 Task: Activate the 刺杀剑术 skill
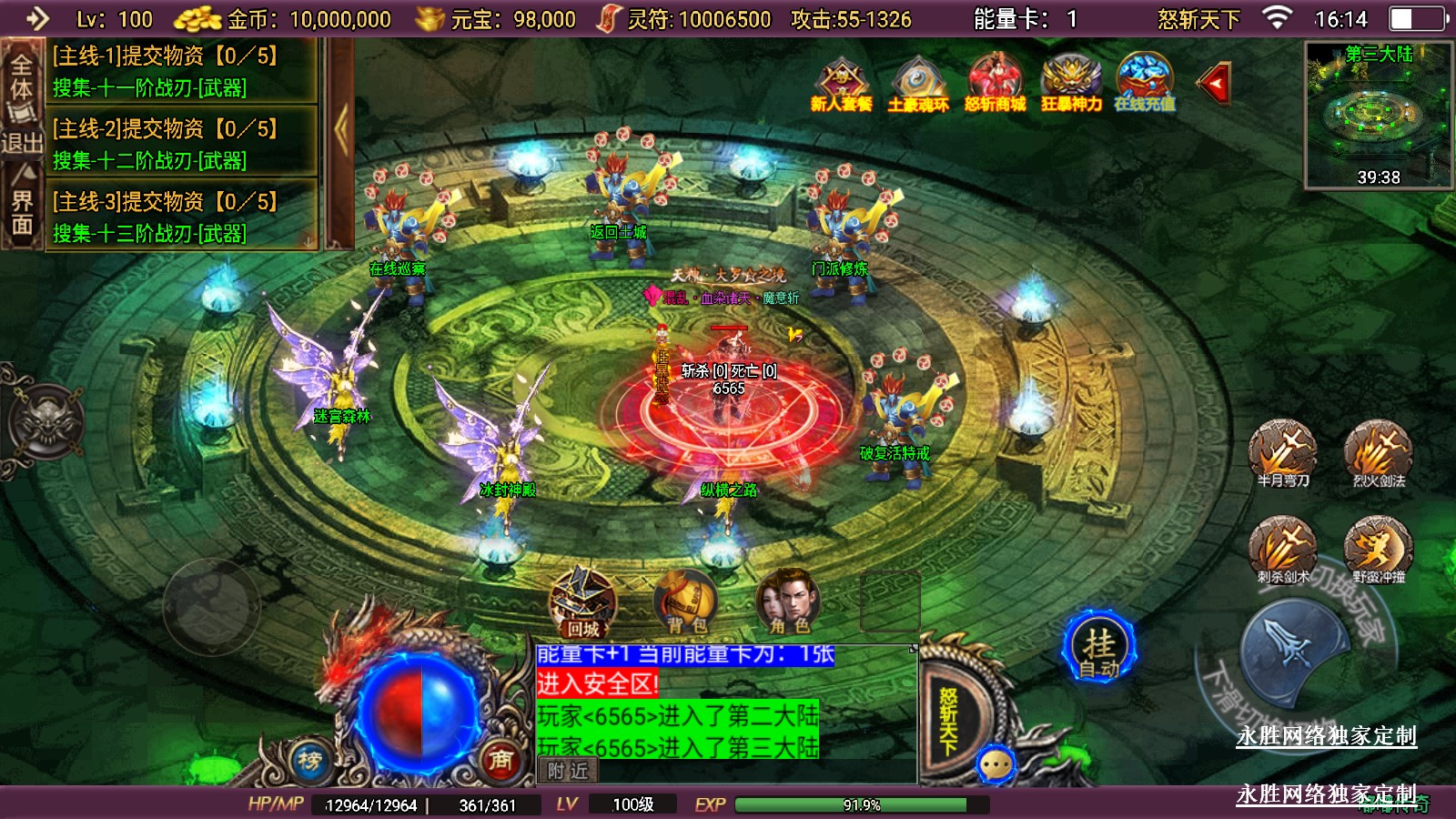1283,547
